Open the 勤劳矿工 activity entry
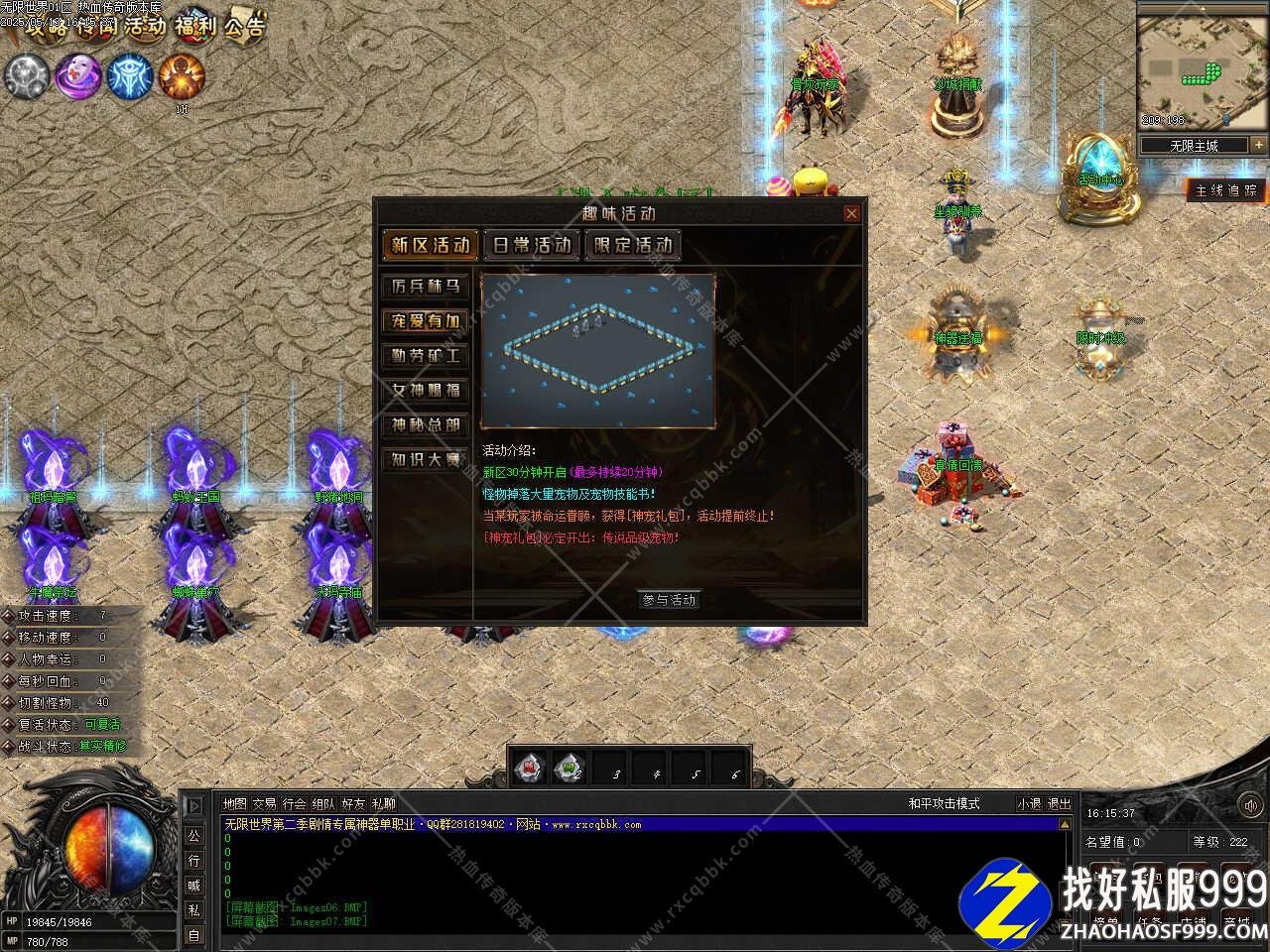This screenshot has width=1270, height=952. pos(426,356)
